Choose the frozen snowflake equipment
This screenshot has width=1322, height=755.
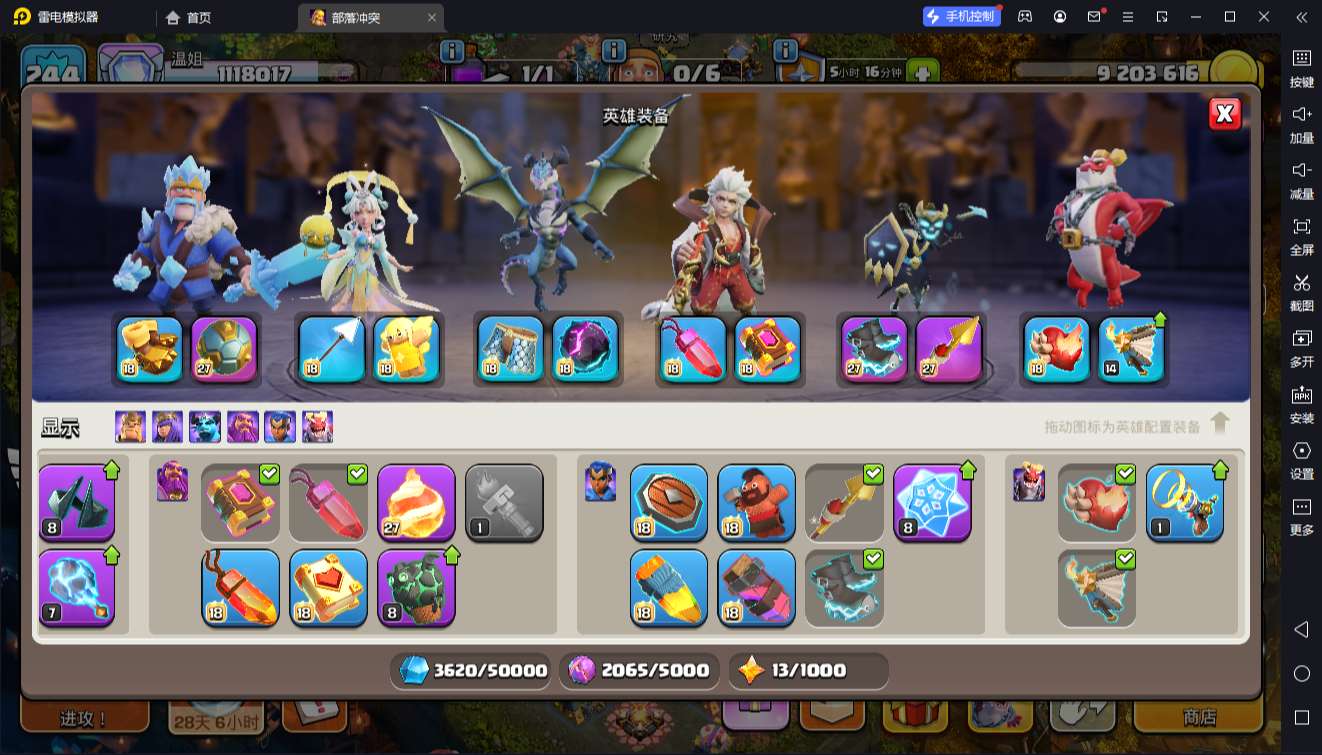pos(932,503)
